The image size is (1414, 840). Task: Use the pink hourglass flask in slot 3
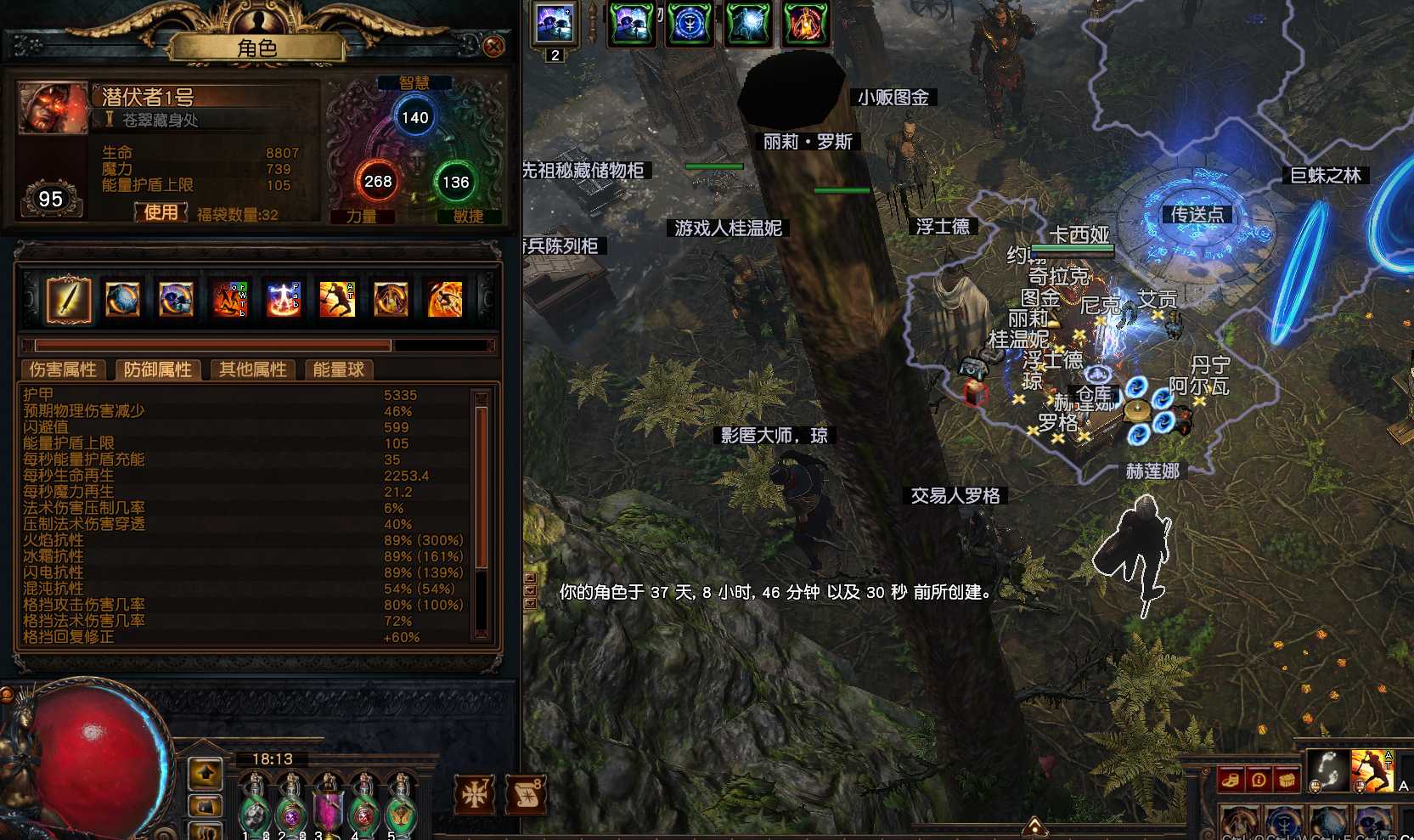click(327, 807)
